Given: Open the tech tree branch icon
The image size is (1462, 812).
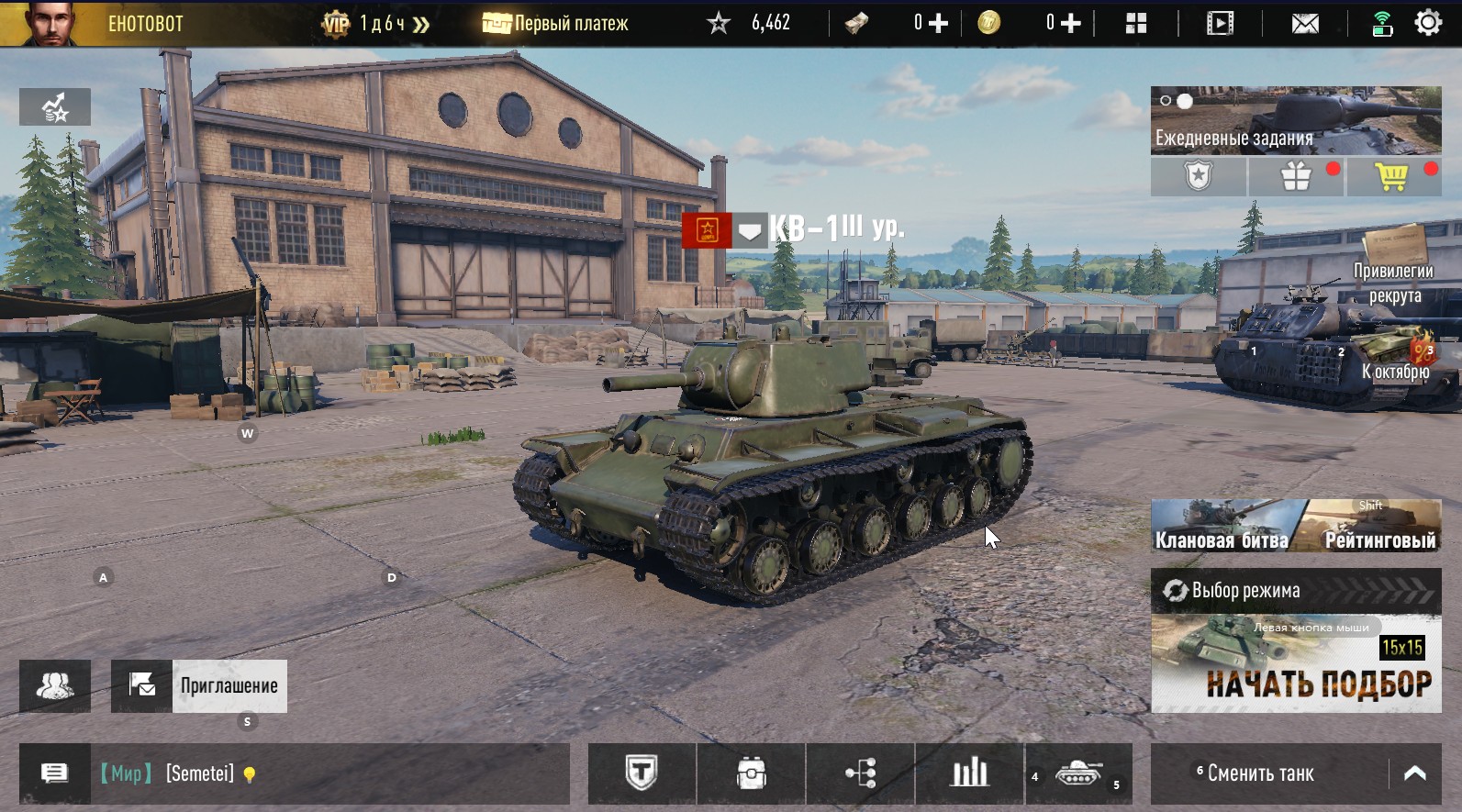Looking at the screenshot, I should pos(860,773).
